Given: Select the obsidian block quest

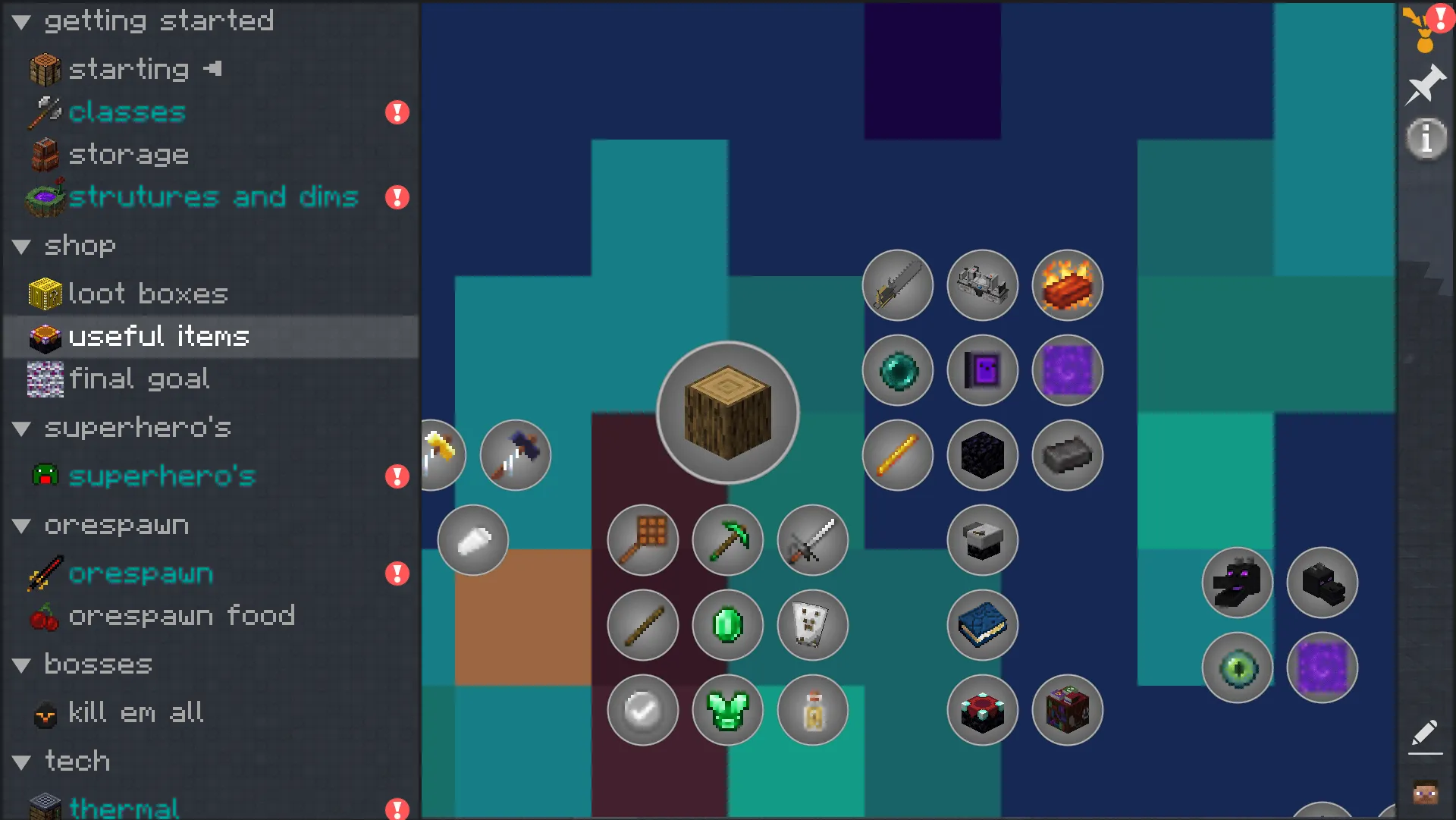Looking at the screenshot, I should point(982,455).
